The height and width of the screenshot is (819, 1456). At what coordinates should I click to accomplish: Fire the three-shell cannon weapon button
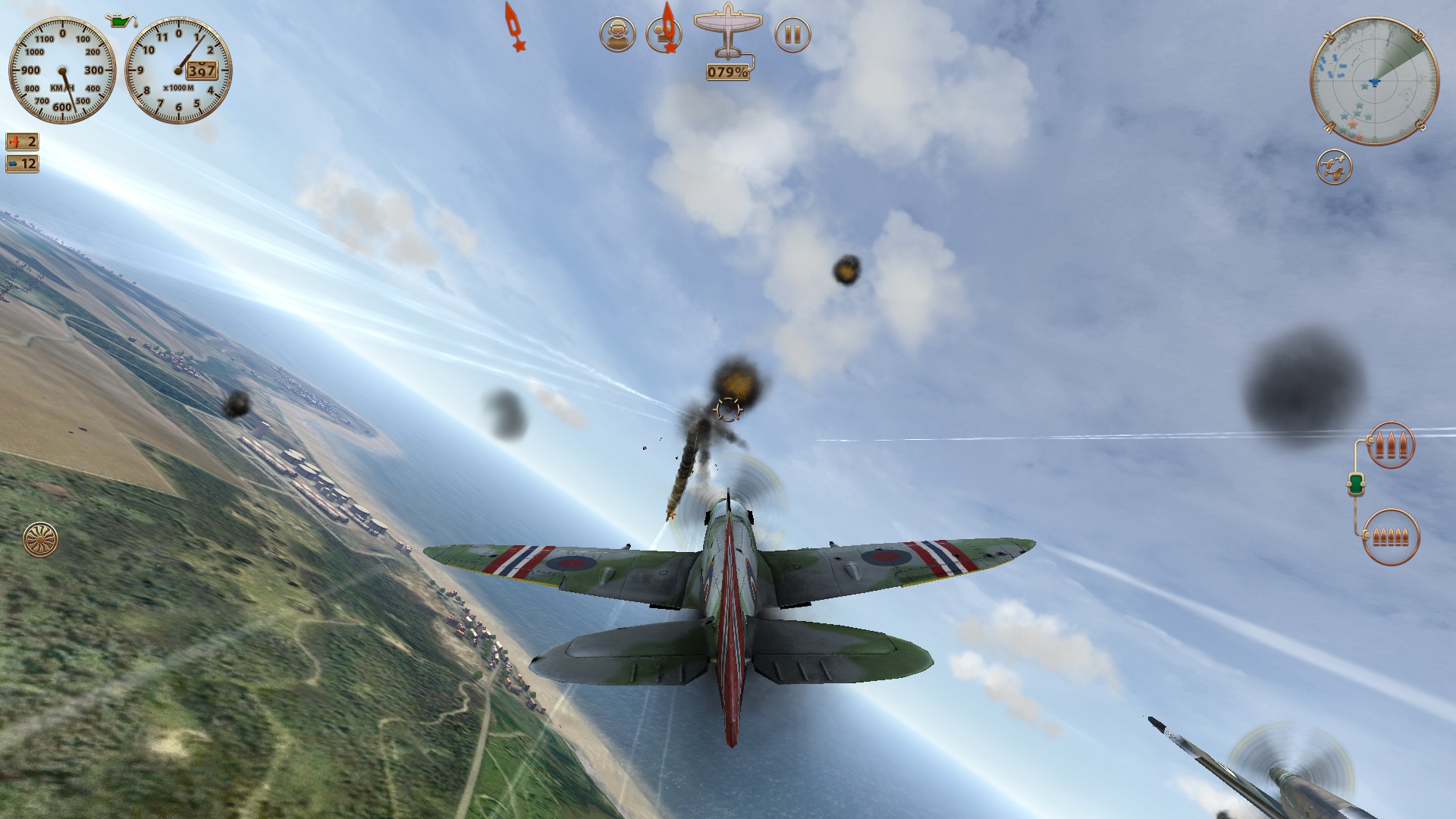(x=1391, y=445)
